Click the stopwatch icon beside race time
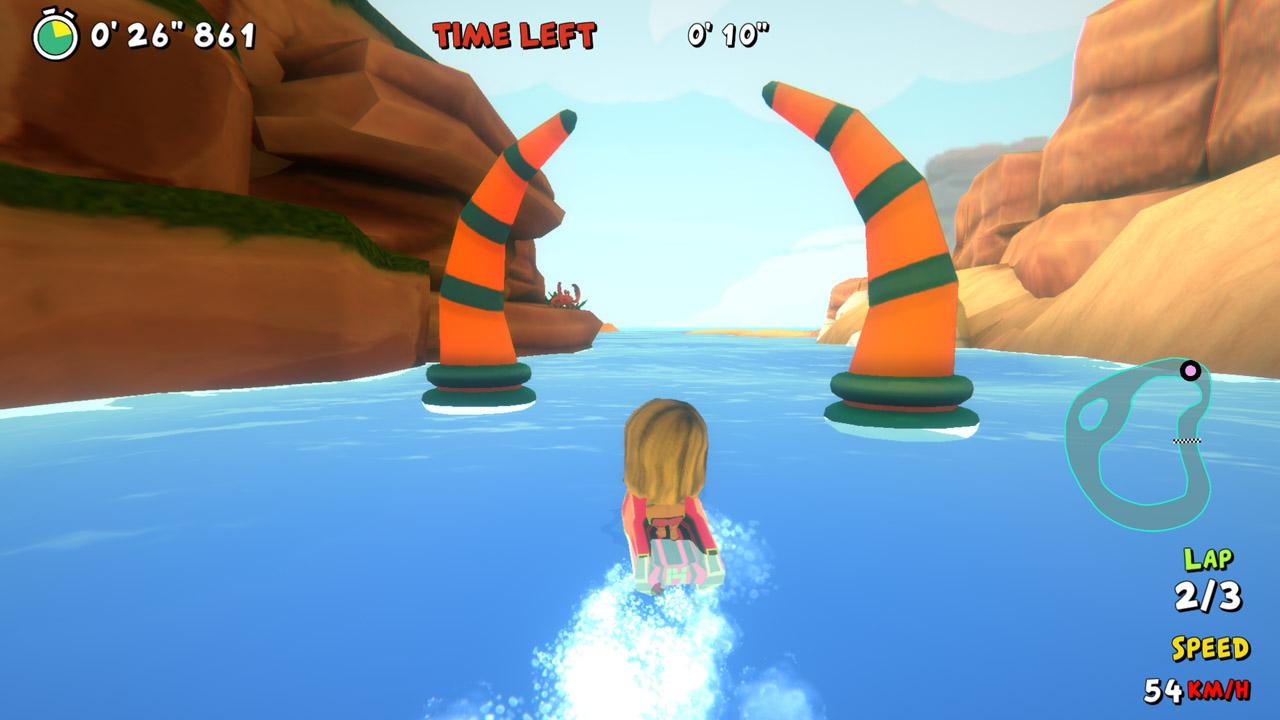Viewport: 1280px width, 720px height. pos(54,35)
